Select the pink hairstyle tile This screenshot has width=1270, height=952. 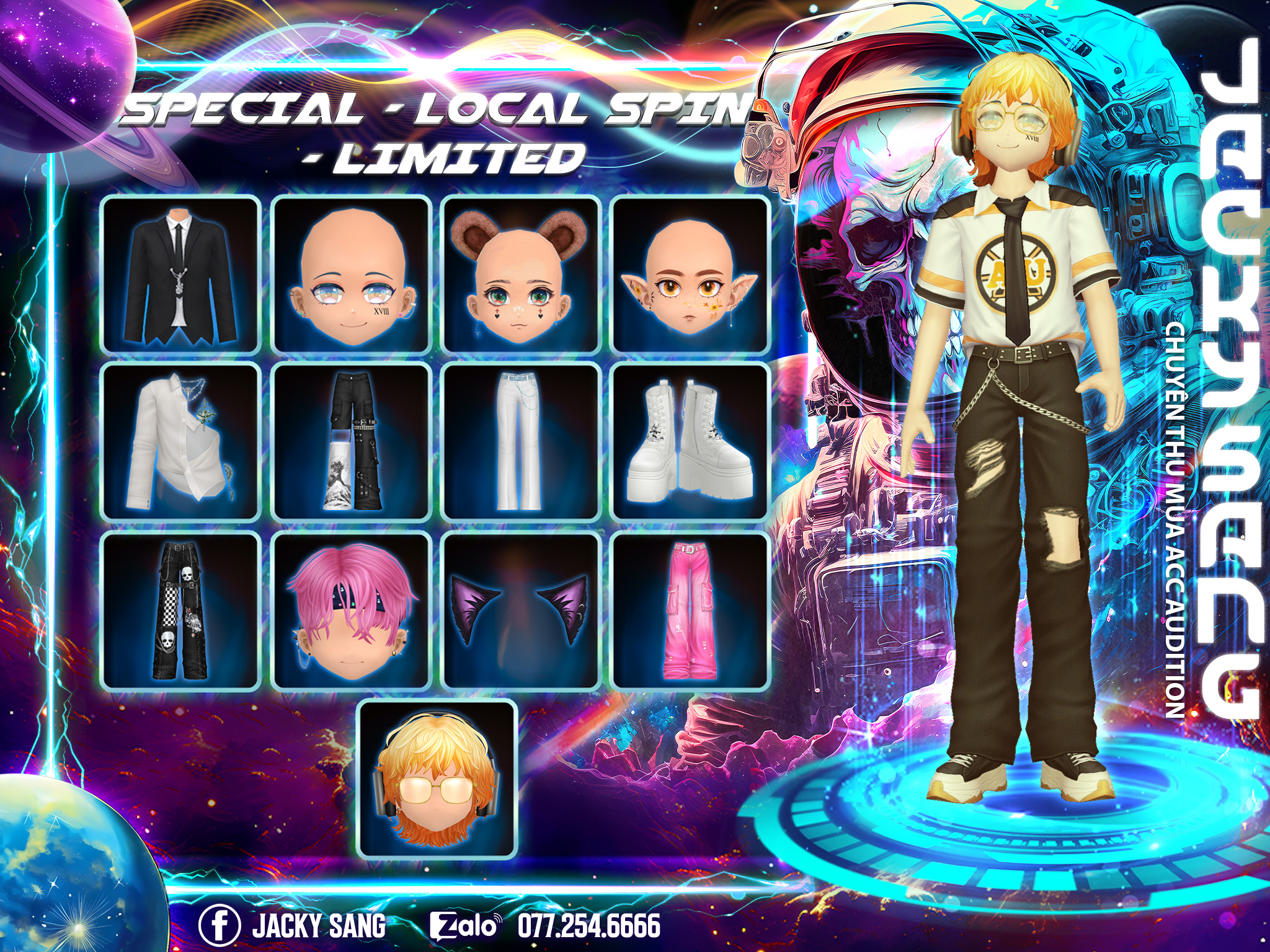click(x=352, y=610)
